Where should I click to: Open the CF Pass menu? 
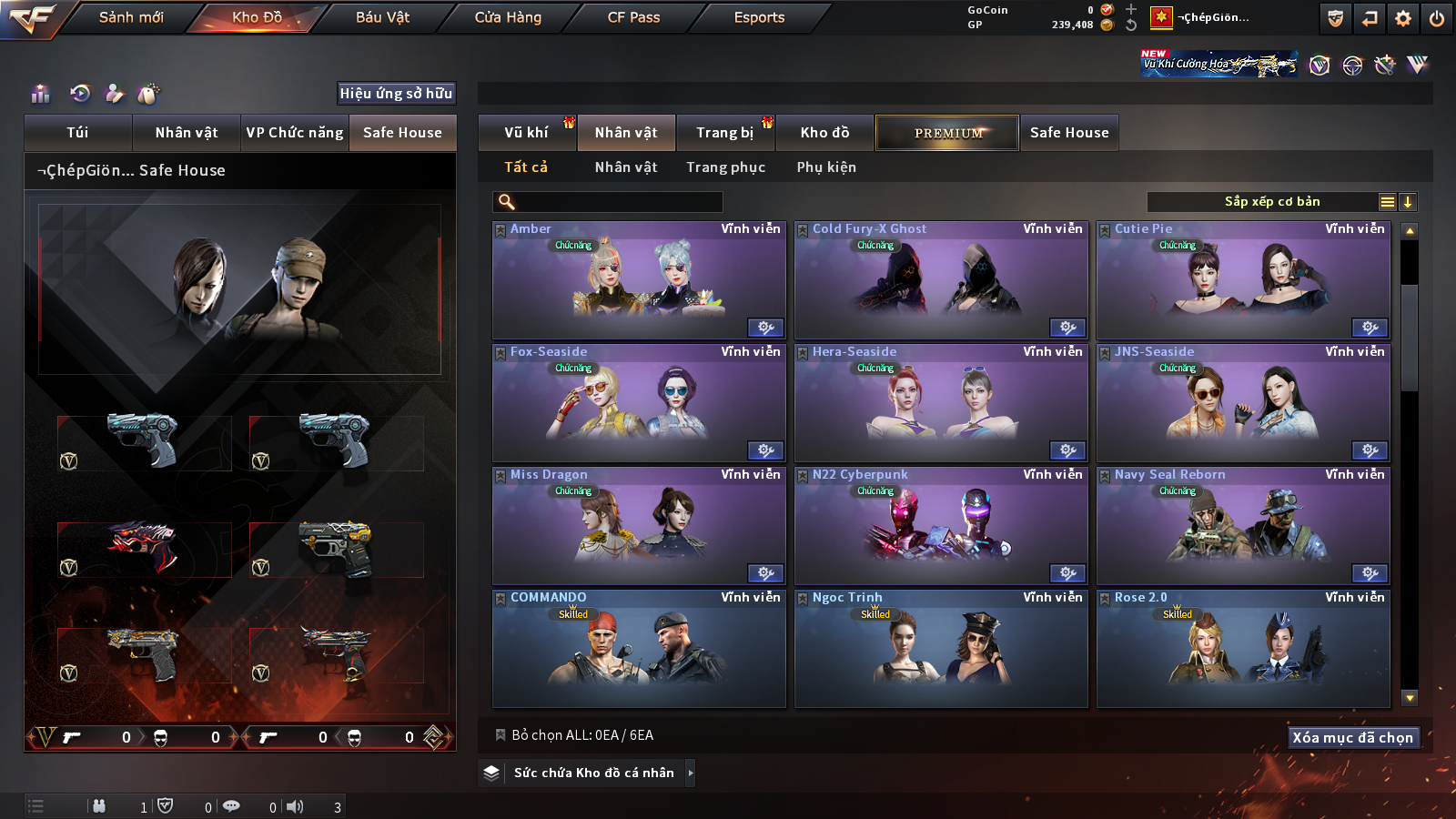633,17
